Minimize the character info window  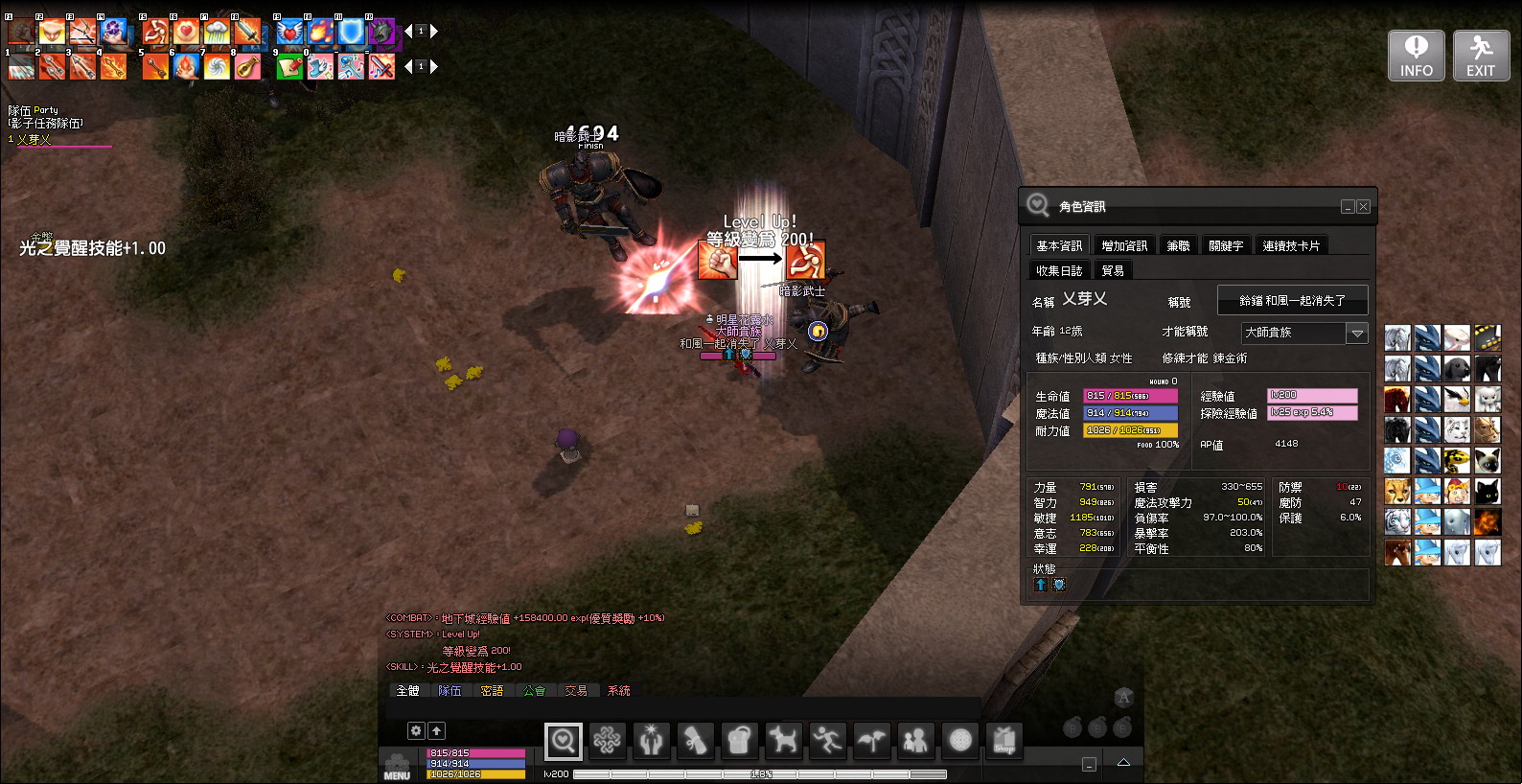coord(1348,207)
